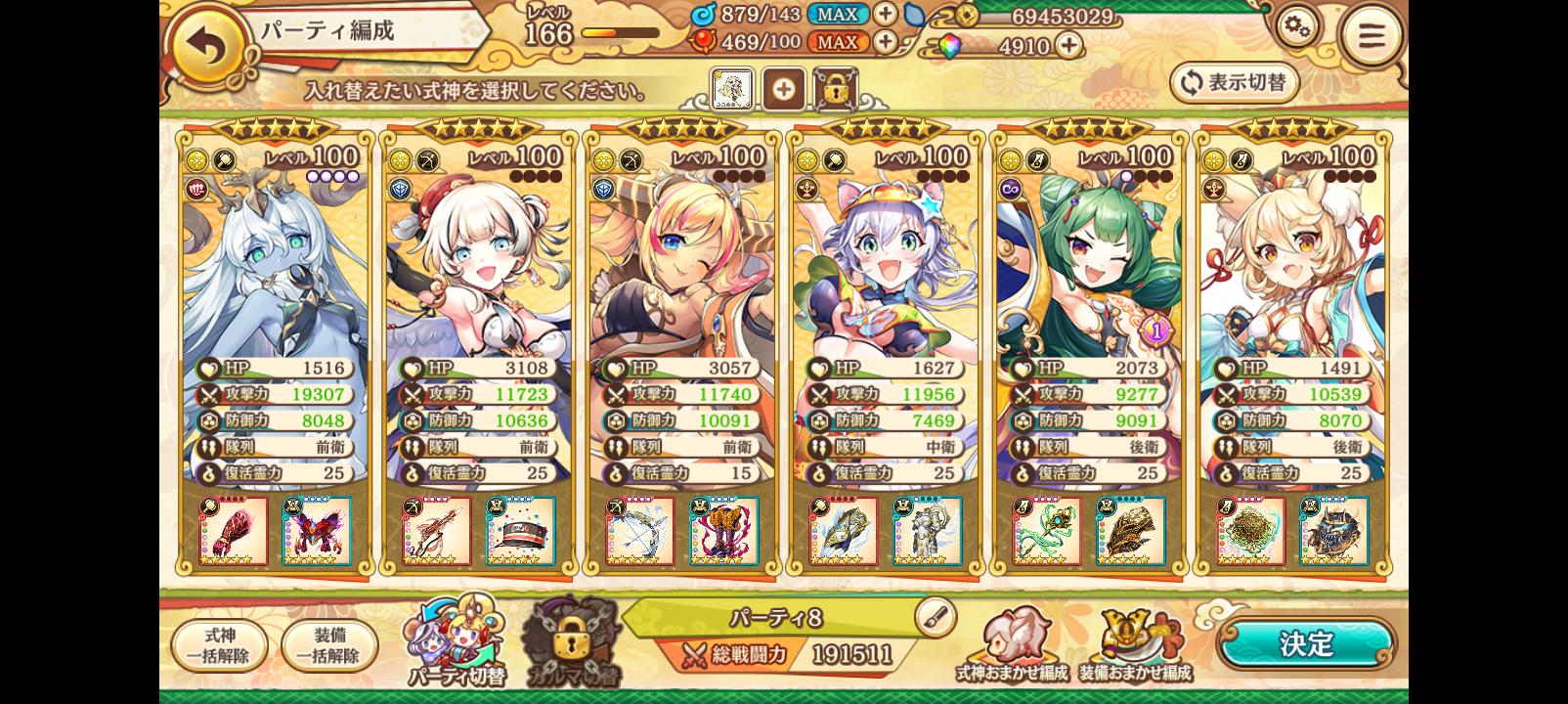Open the red gauntlet weapon slot

[x=234, y=531]
